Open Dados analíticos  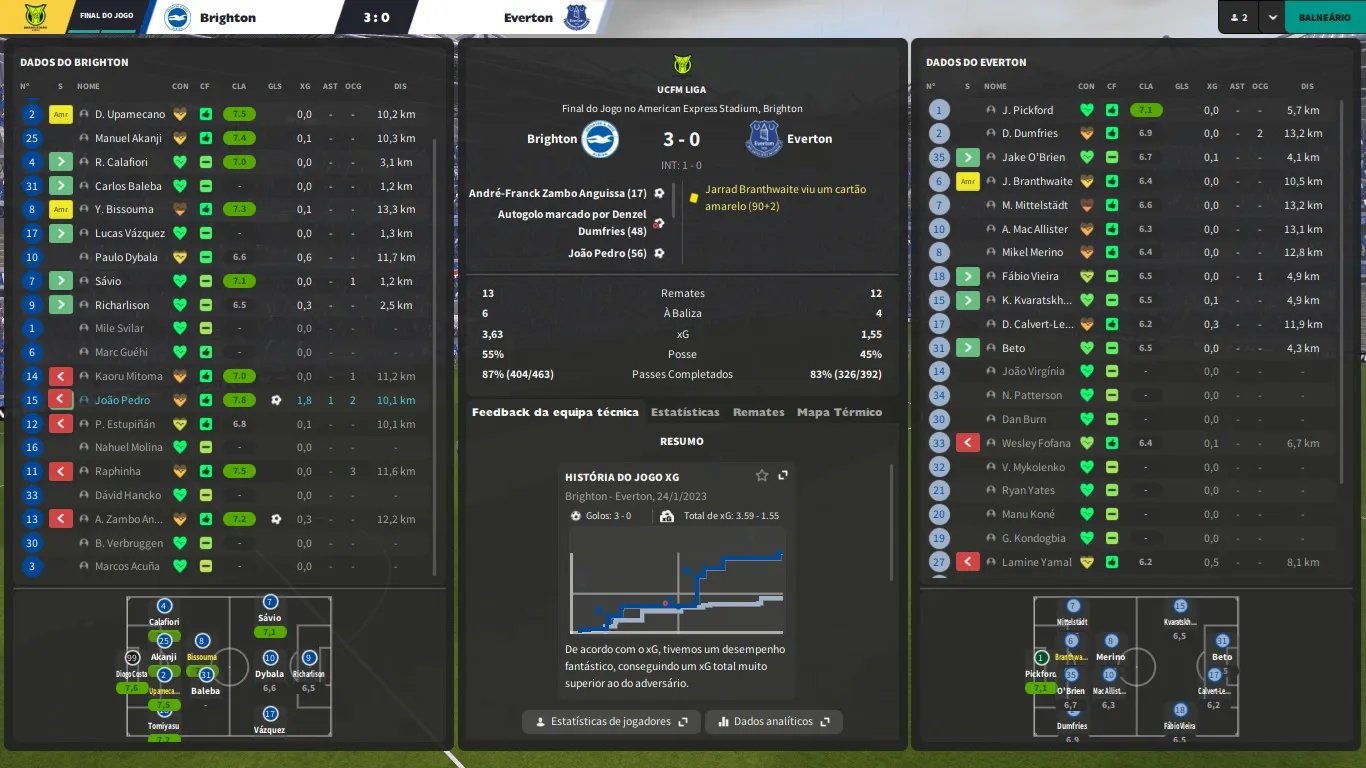pyautogui.click(x=773, y=721)
